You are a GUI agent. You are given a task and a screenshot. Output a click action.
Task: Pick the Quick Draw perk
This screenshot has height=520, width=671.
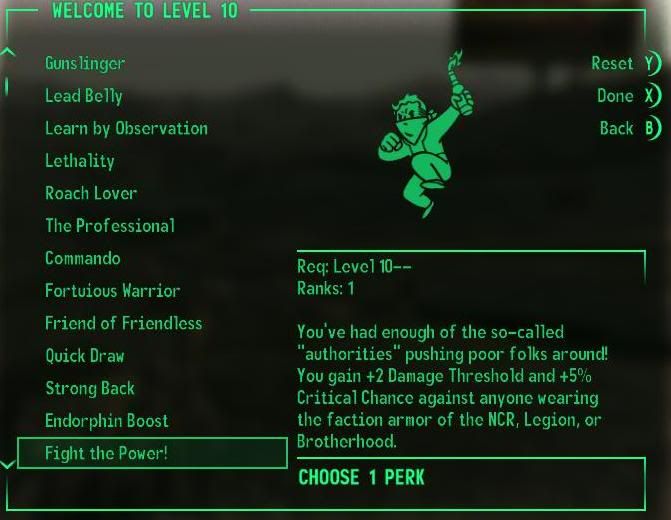tap(85, 356)
